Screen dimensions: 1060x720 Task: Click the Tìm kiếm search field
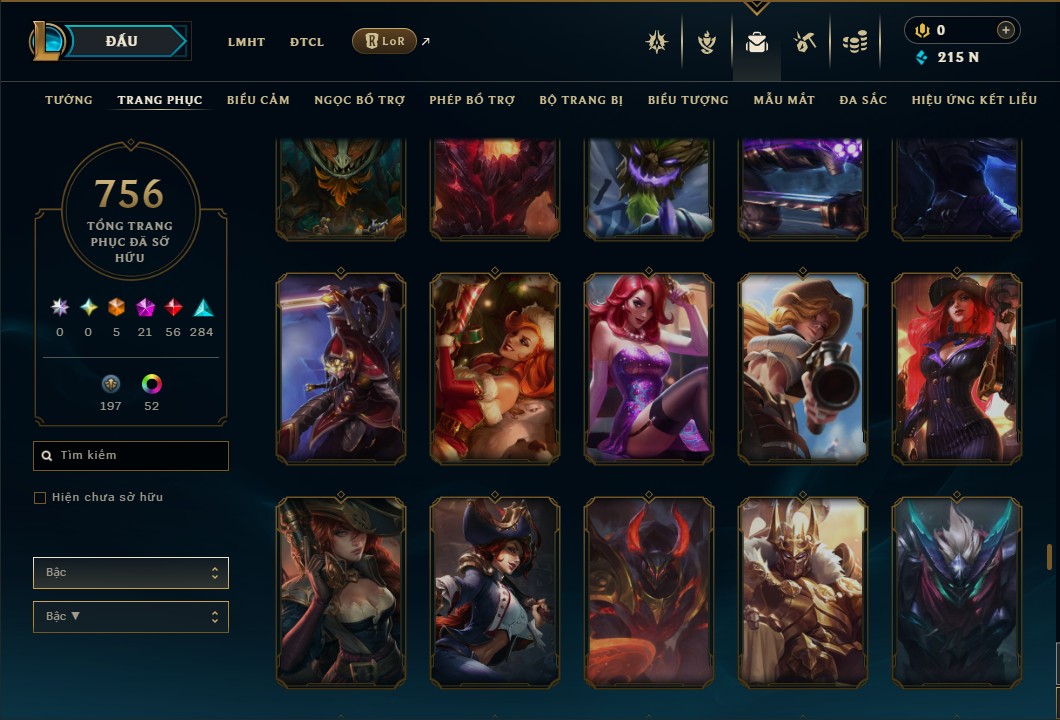131,456
